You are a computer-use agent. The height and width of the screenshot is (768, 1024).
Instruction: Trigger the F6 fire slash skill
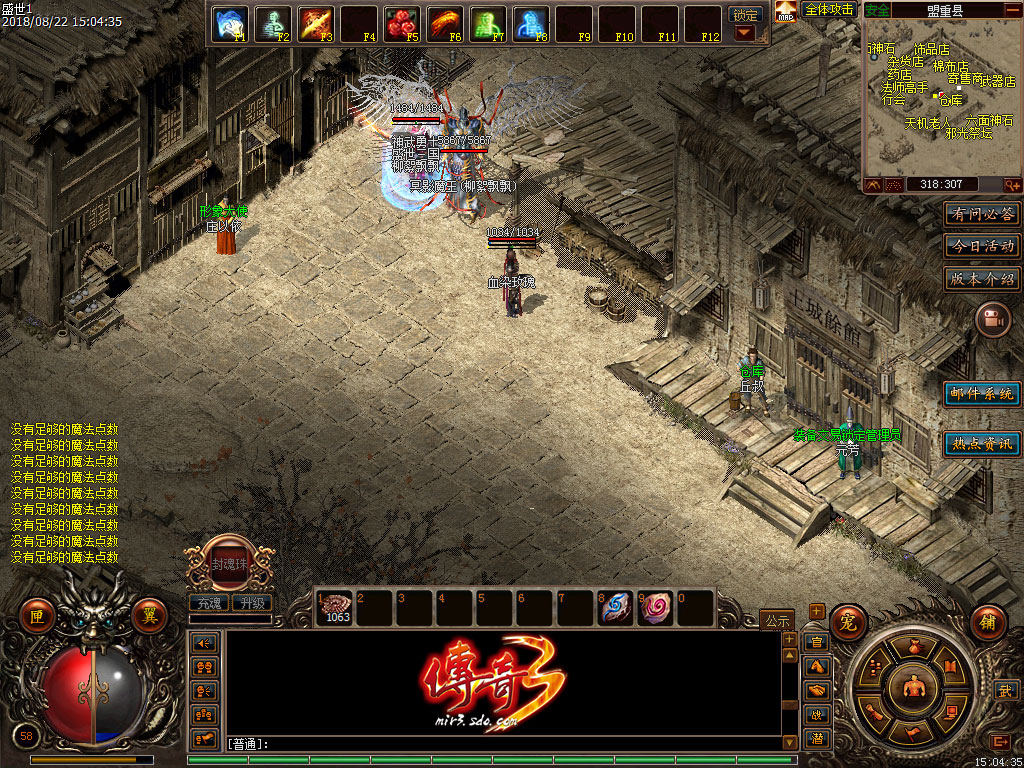pyautogui.click(x=444, y=23)
